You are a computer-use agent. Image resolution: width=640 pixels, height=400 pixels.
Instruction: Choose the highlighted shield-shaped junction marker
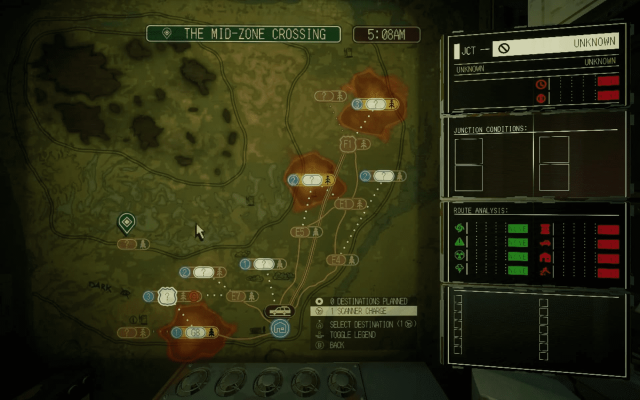(167, 296)
